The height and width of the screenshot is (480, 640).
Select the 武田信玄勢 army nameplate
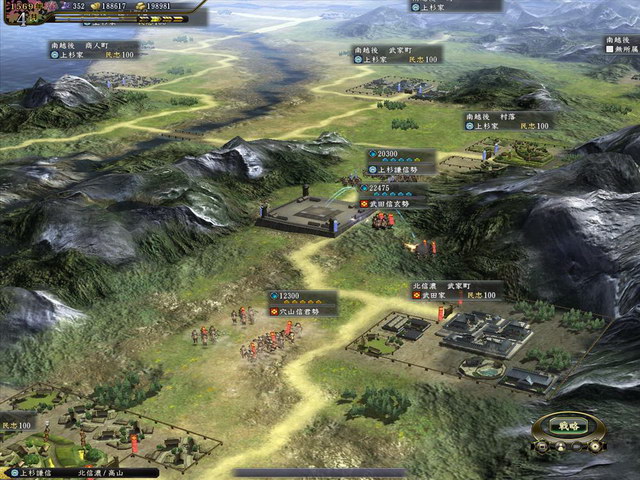coord(393,203)
